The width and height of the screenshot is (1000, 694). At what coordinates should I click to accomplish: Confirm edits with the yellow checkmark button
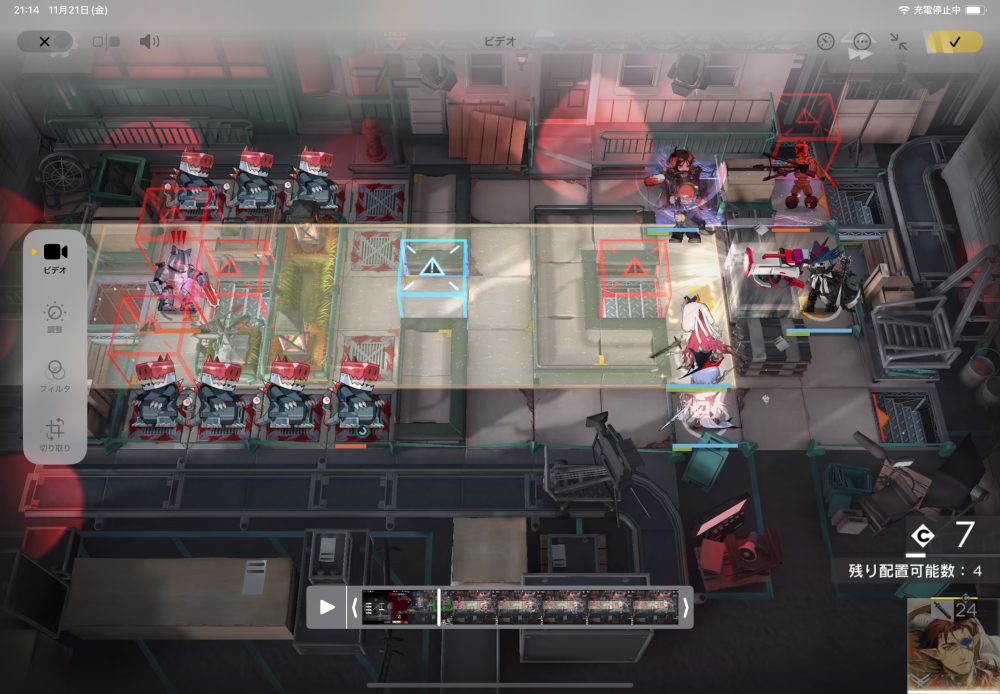(954, 42)
